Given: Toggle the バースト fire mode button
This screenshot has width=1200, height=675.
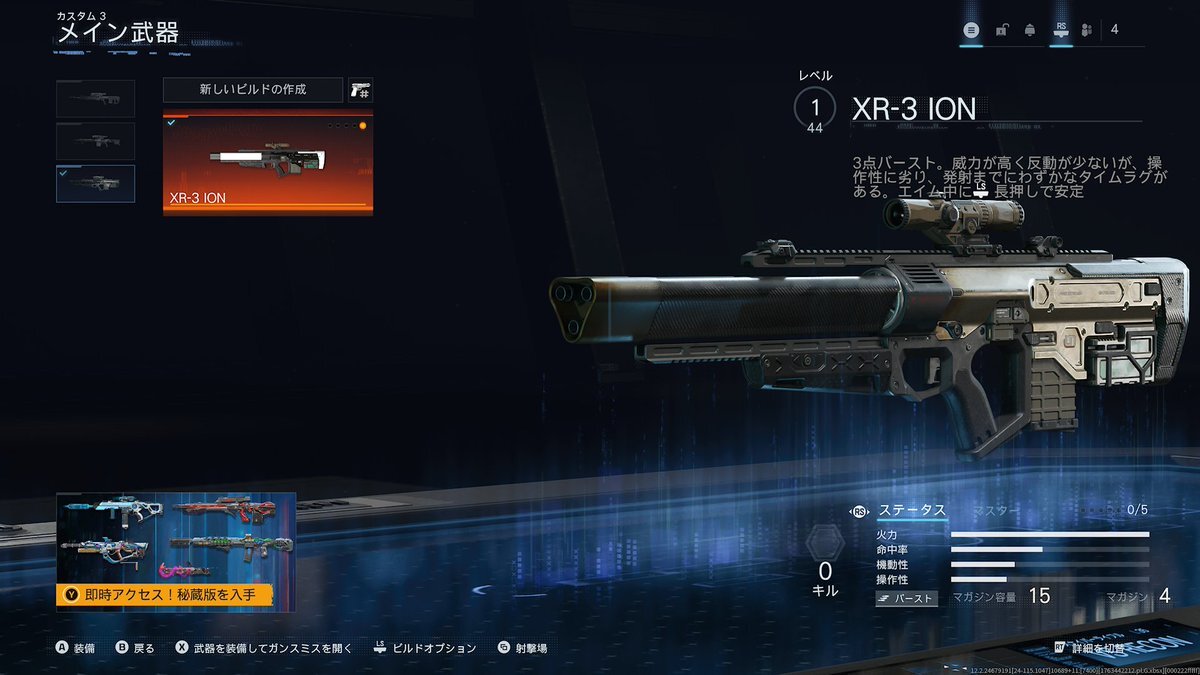Looking at the screenshot, I should pyautogui.click(x=907, y=598).
